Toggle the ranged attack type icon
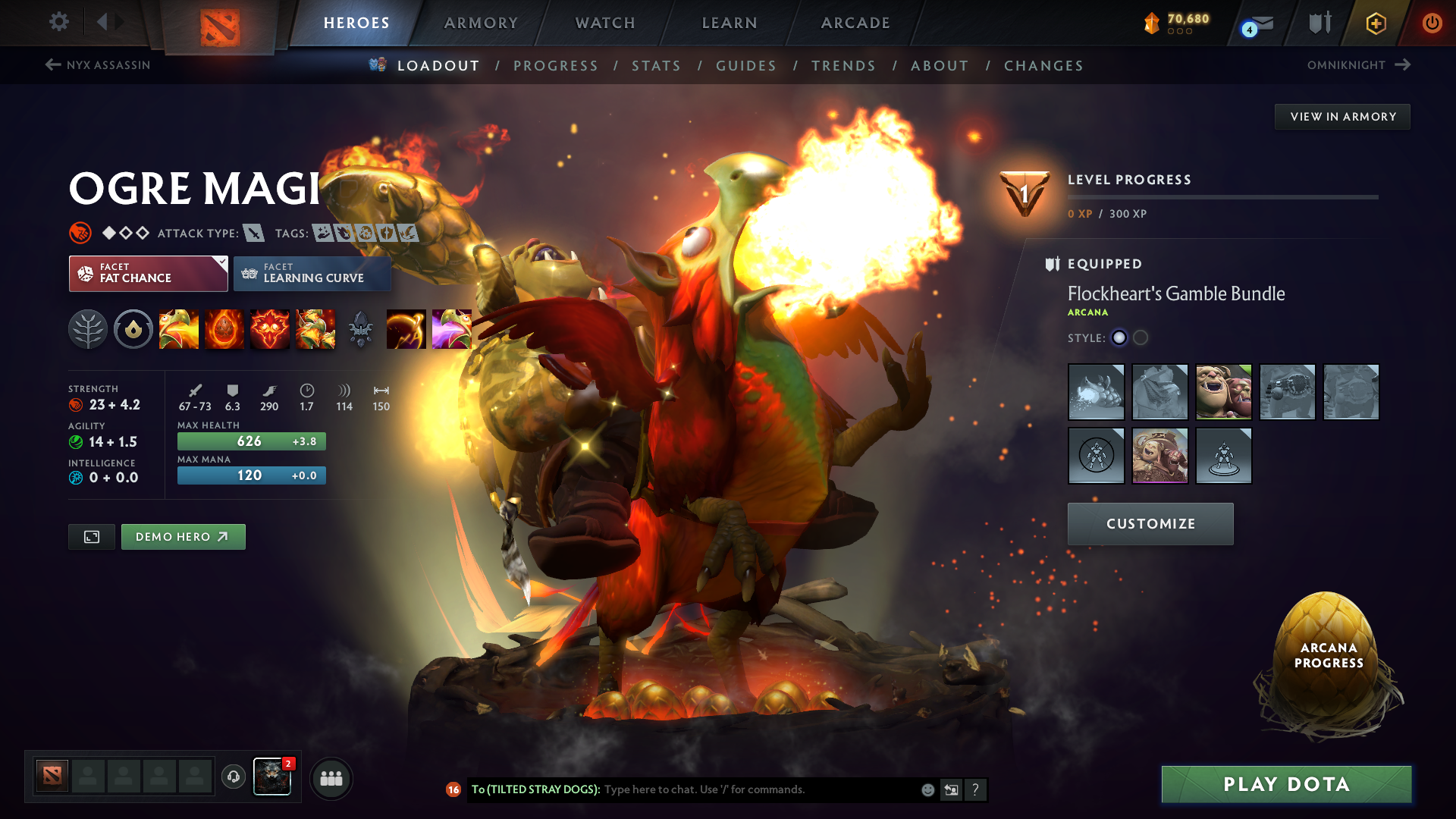1456x819 pixels. coord(255,233)
